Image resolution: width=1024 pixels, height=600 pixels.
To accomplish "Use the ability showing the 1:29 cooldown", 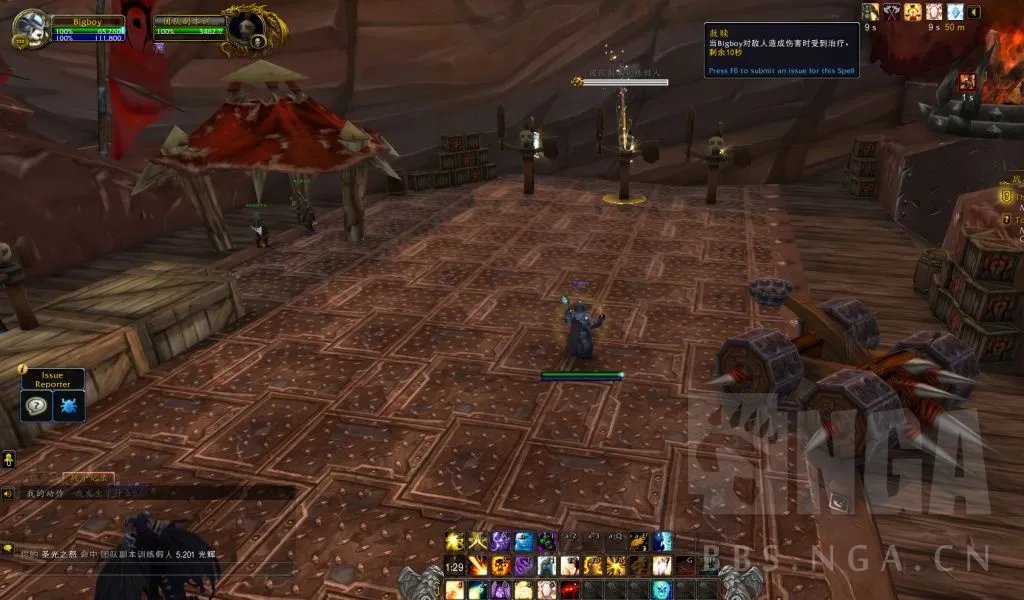I will click(455, 566).
